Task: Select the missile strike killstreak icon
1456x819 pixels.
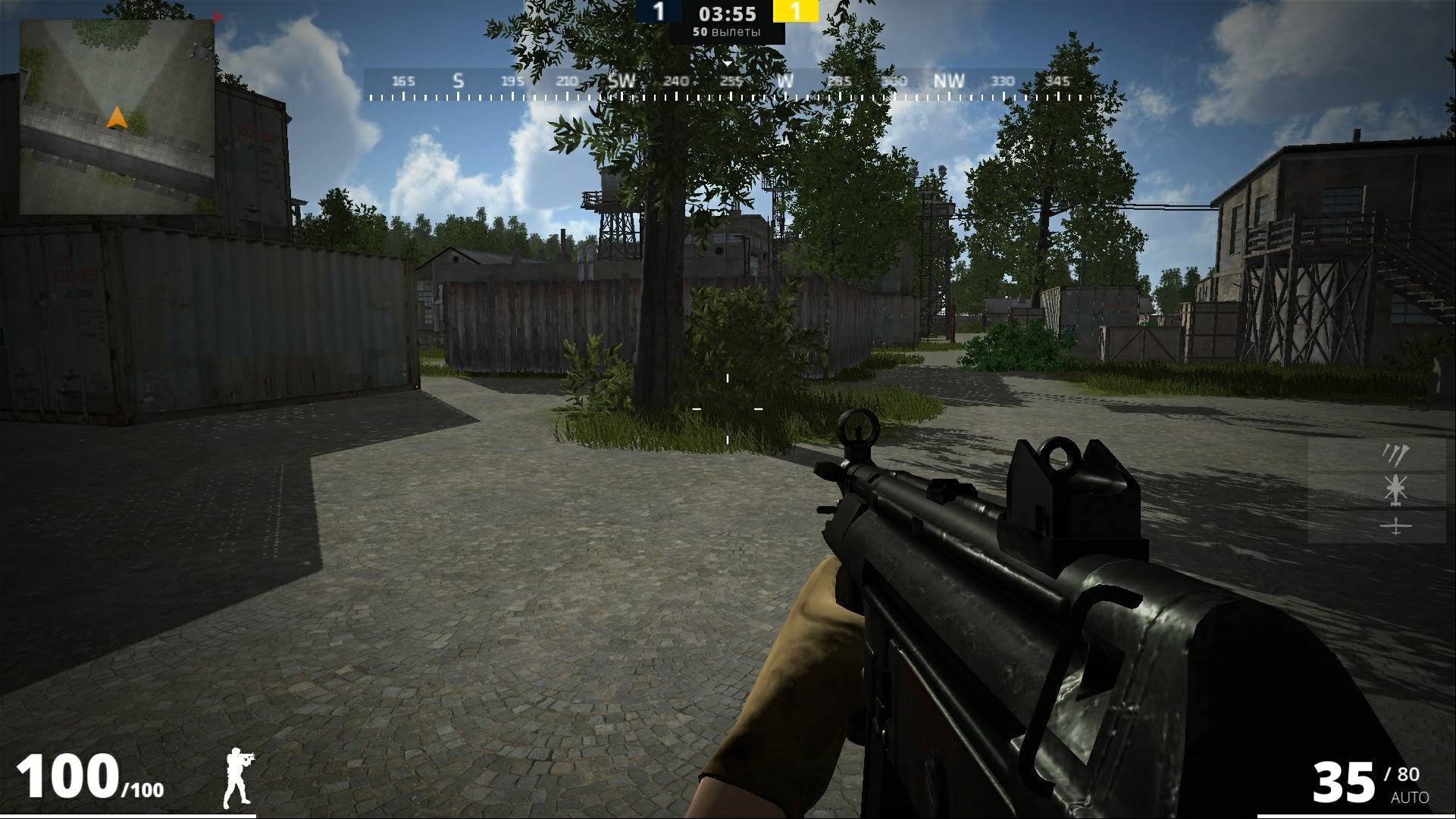Action: pyautogui.click(x=1395, y=455)
